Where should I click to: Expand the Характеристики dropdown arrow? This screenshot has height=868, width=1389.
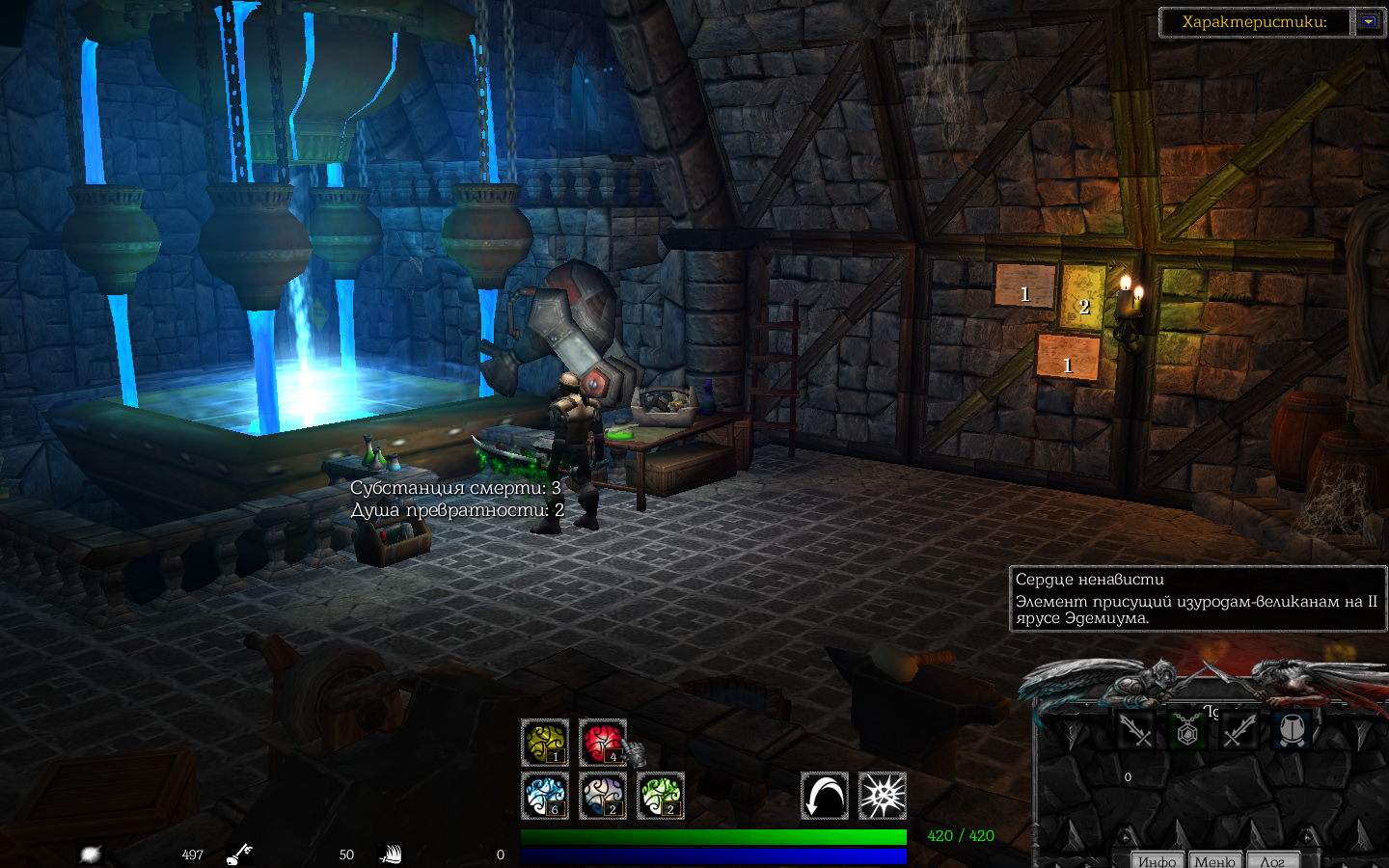[x=1369, y=21]
